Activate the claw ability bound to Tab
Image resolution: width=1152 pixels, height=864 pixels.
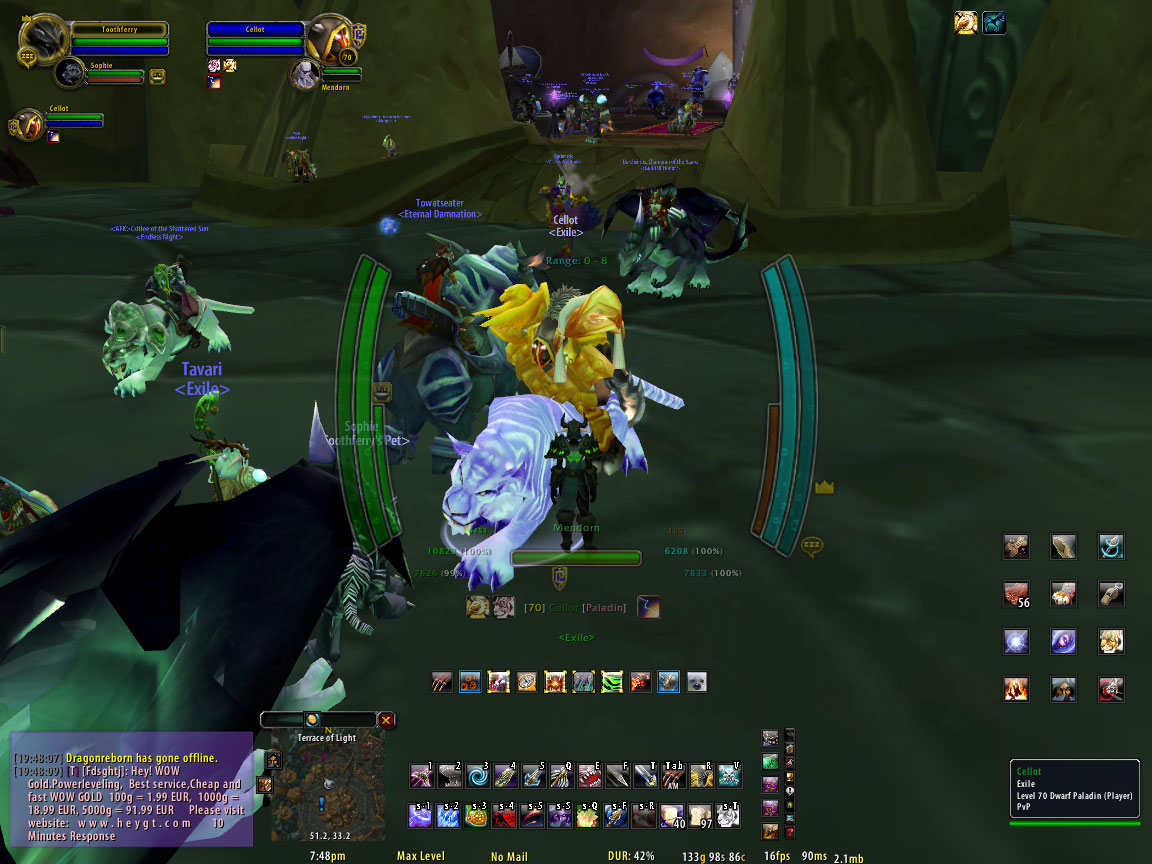(x=673, y=776)
